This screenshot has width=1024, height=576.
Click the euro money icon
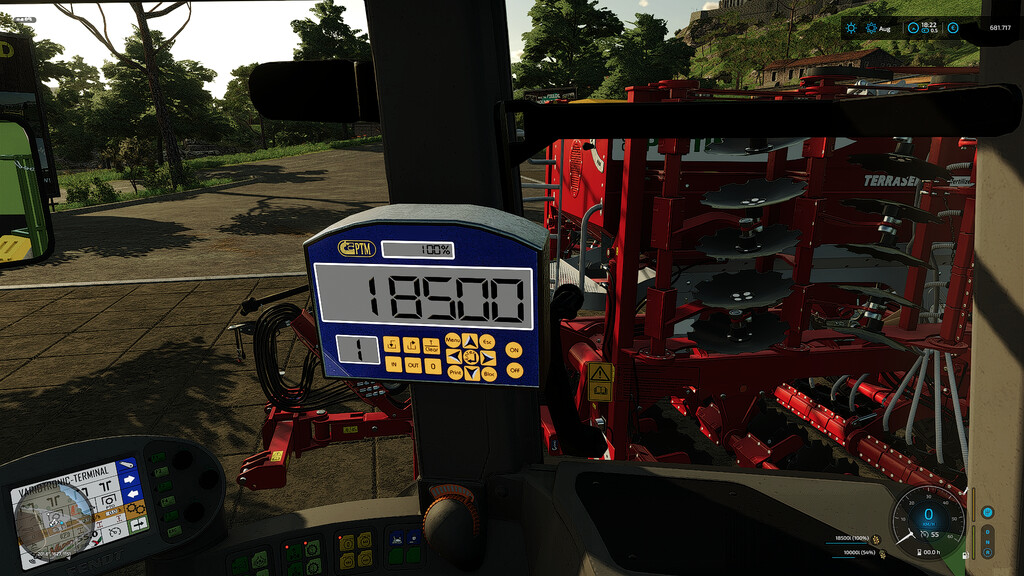click(x=953, y=28)
